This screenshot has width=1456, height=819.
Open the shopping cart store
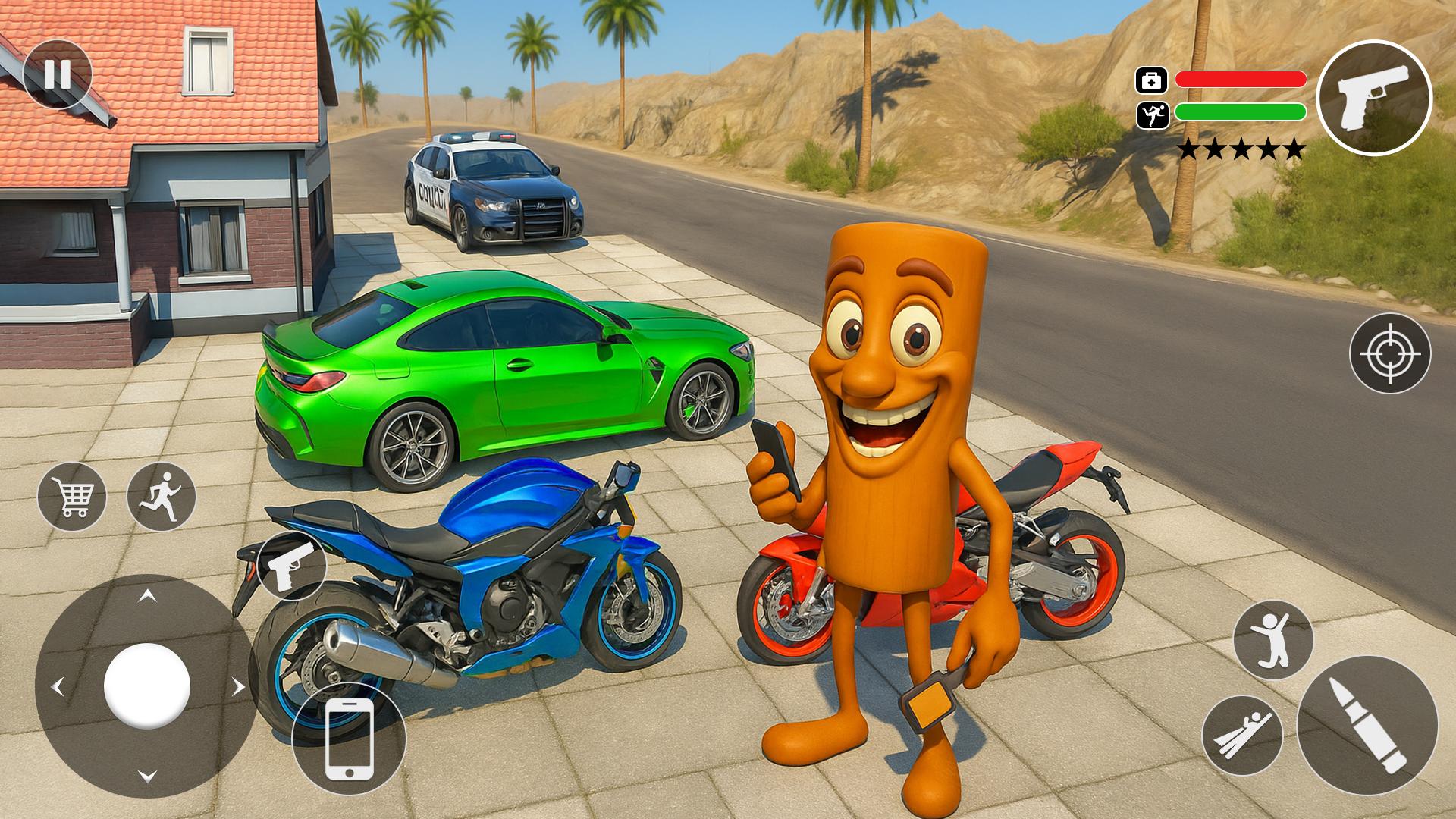coord(72,497)
